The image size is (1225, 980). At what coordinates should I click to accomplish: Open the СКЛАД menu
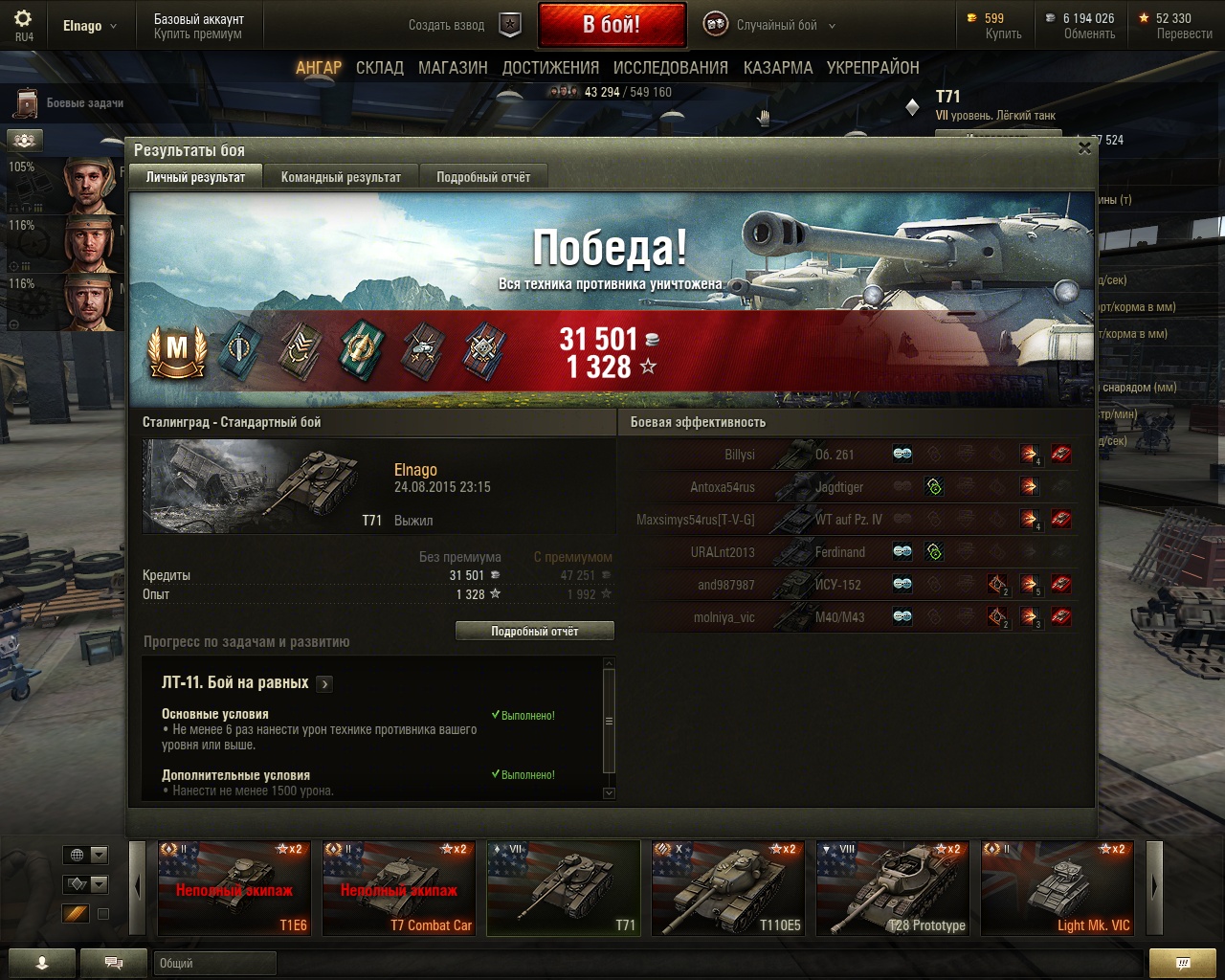point(380,68)
